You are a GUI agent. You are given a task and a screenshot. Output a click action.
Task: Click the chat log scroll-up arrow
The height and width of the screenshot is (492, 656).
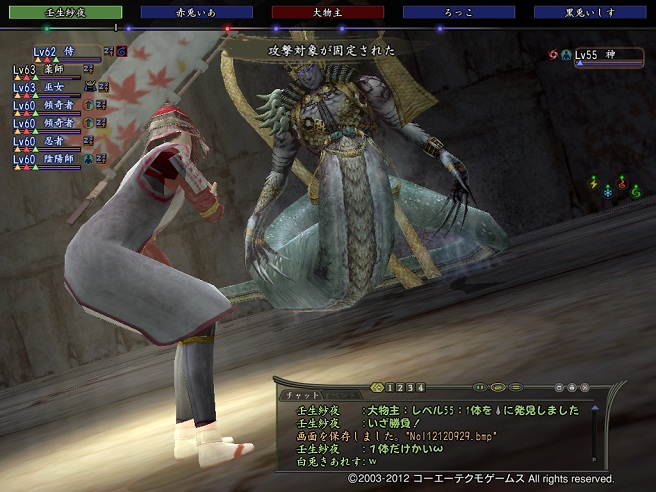pyautogui.click(x=595, y=407)
